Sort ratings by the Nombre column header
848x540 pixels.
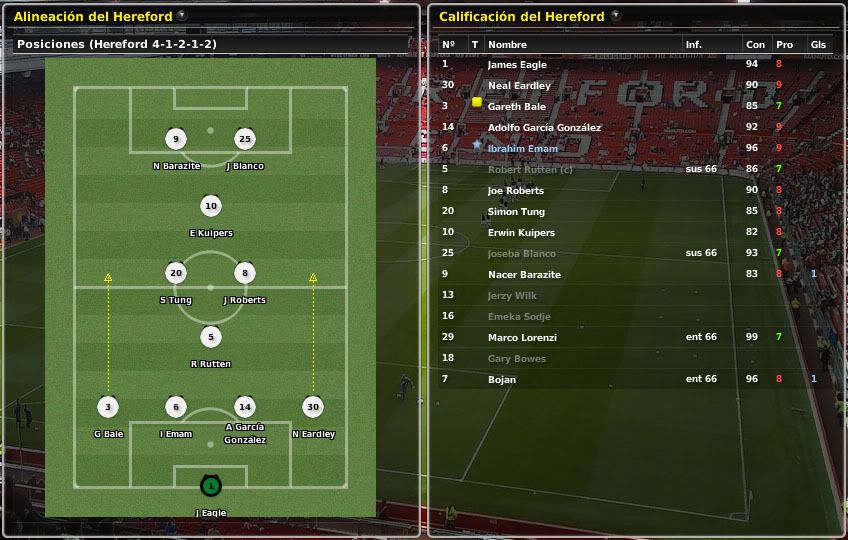[508, 44]
